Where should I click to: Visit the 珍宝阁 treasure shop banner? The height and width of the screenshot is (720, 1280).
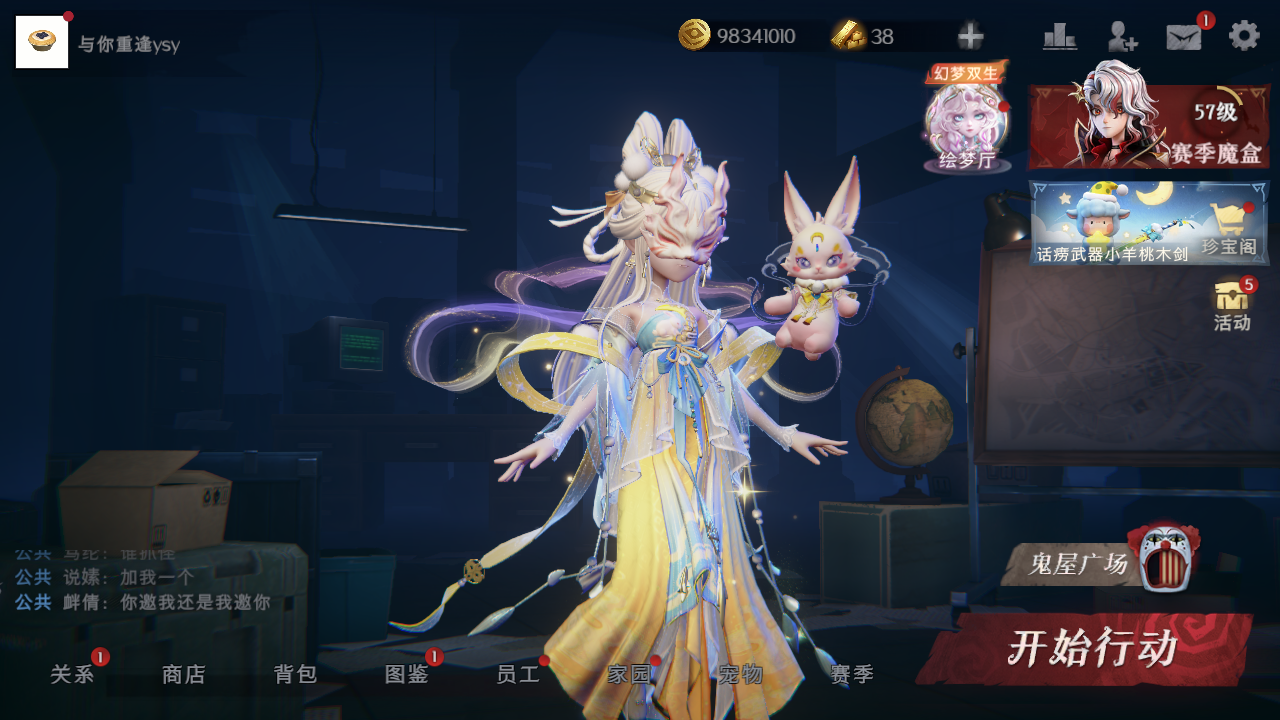pos(1148,222)
